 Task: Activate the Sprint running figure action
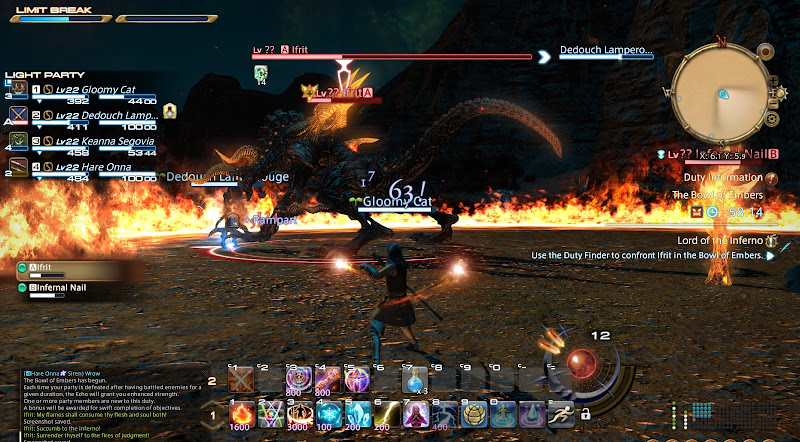(561, 412)
